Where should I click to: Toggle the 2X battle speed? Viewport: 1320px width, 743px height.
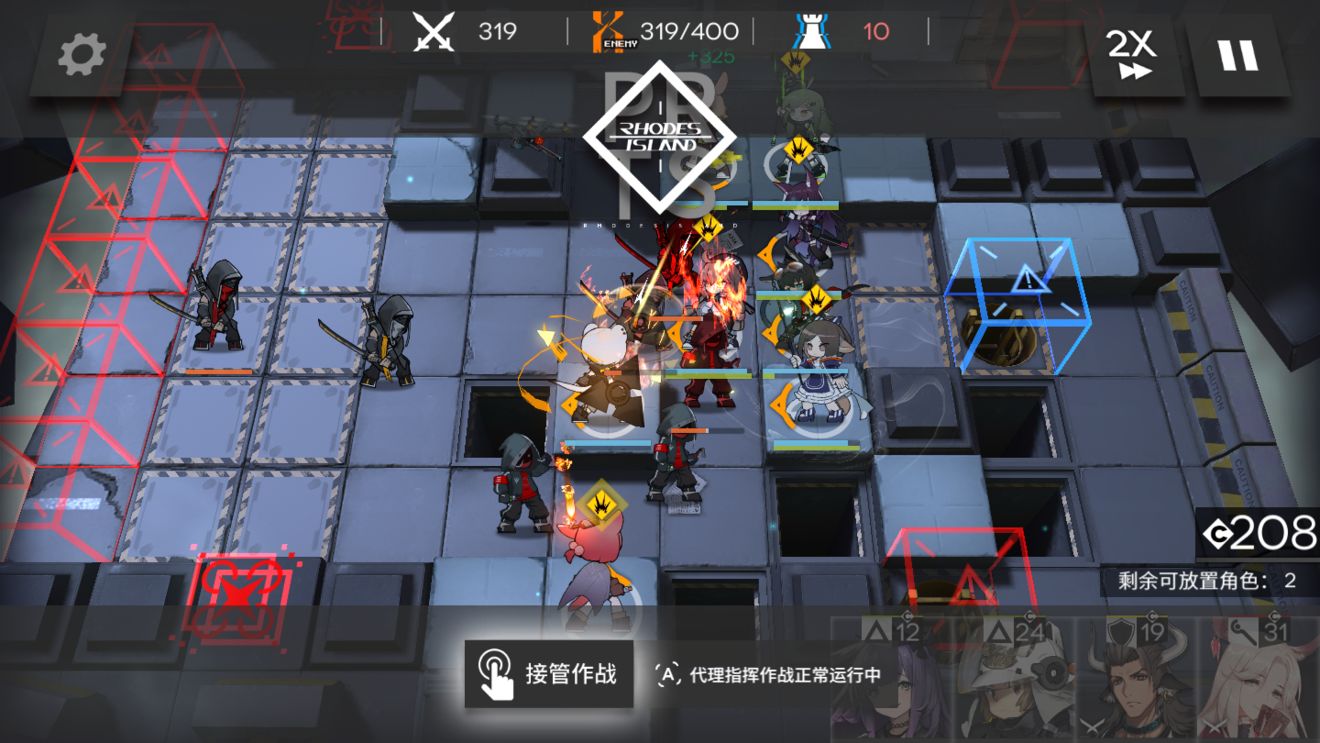(x=1128, y=50)
